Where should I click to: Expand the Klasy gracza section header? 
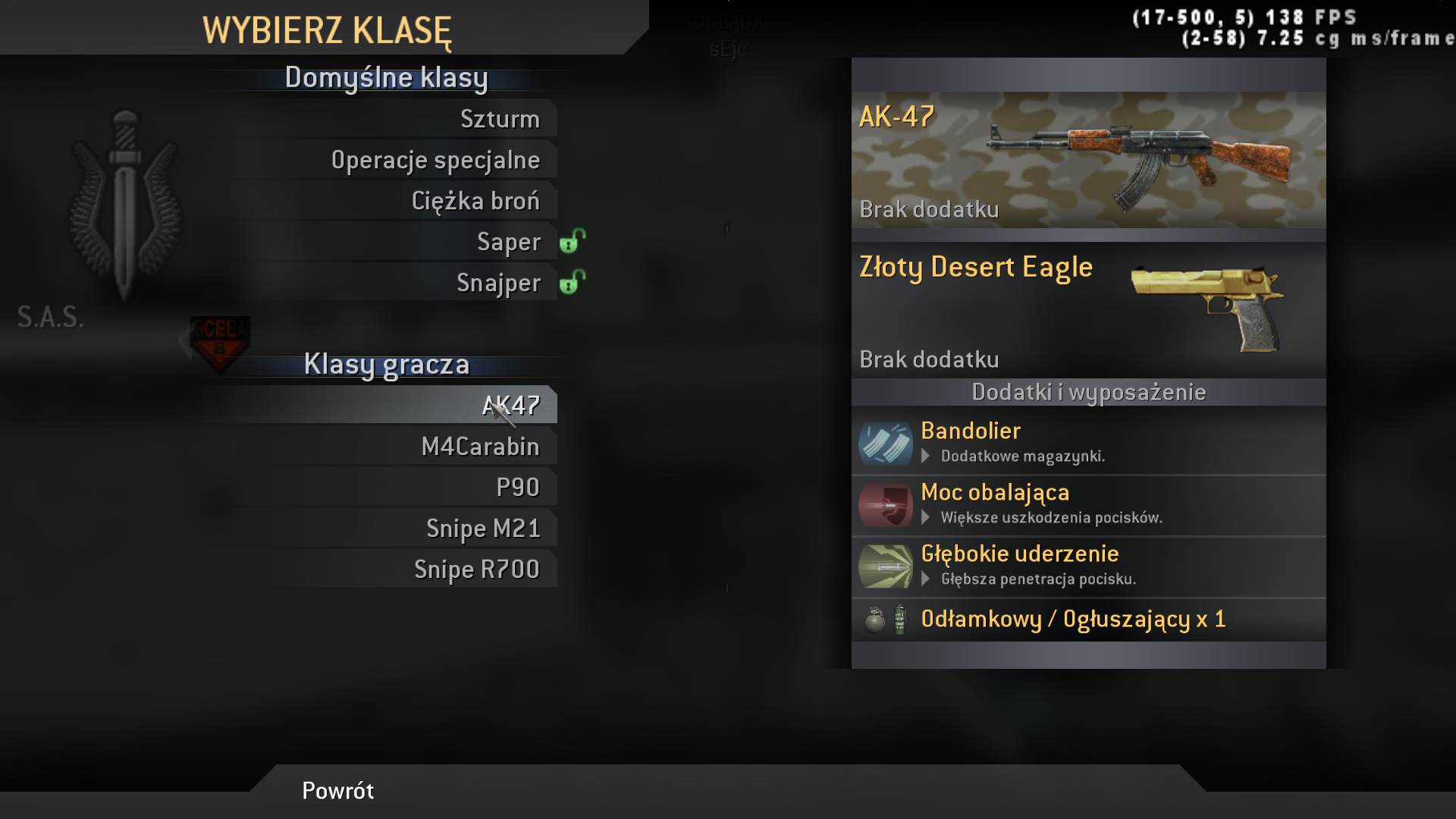pos(387,364)
